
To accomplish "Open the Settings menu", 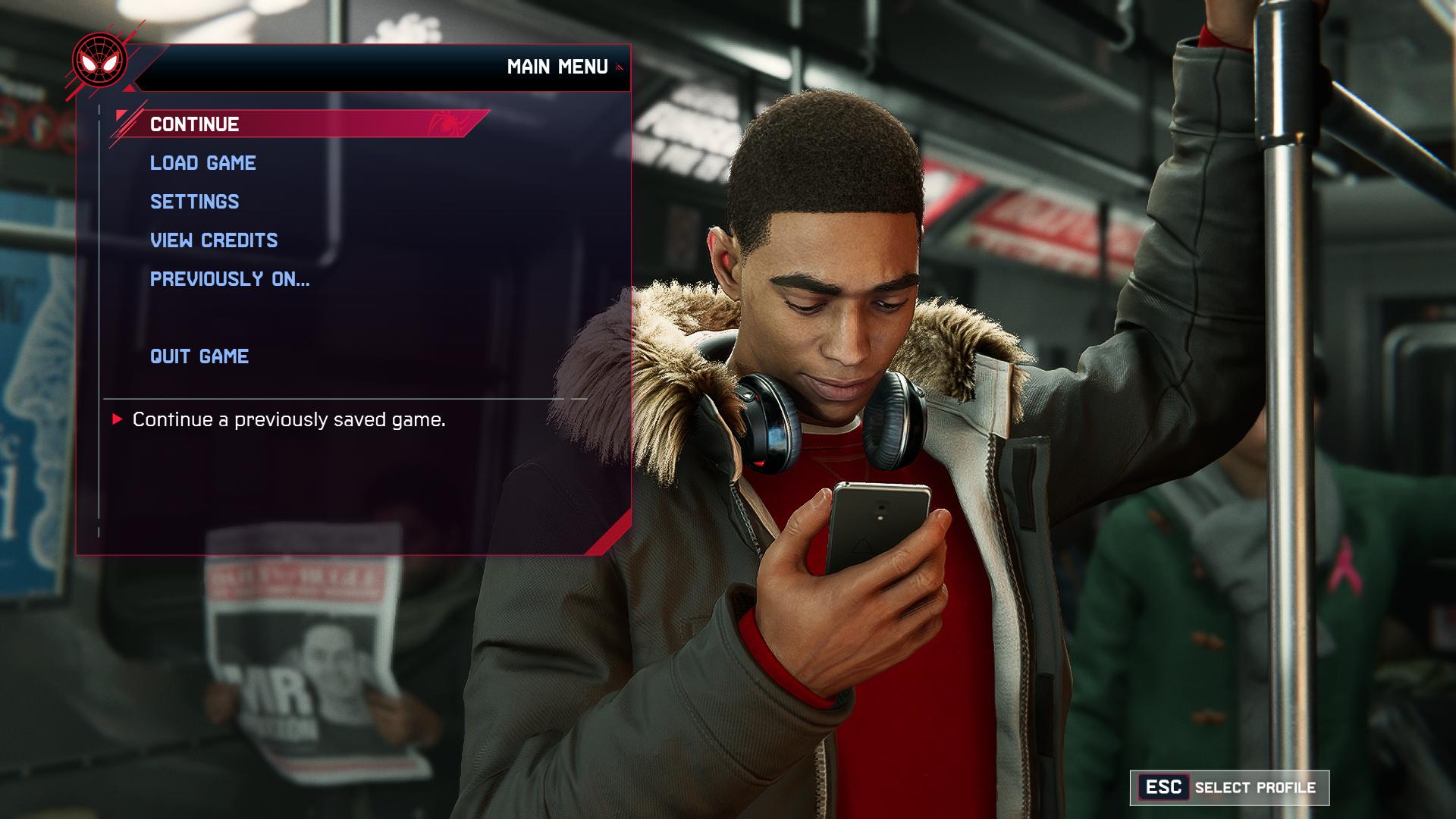I will pyautogui.click(x=195, y=202).
